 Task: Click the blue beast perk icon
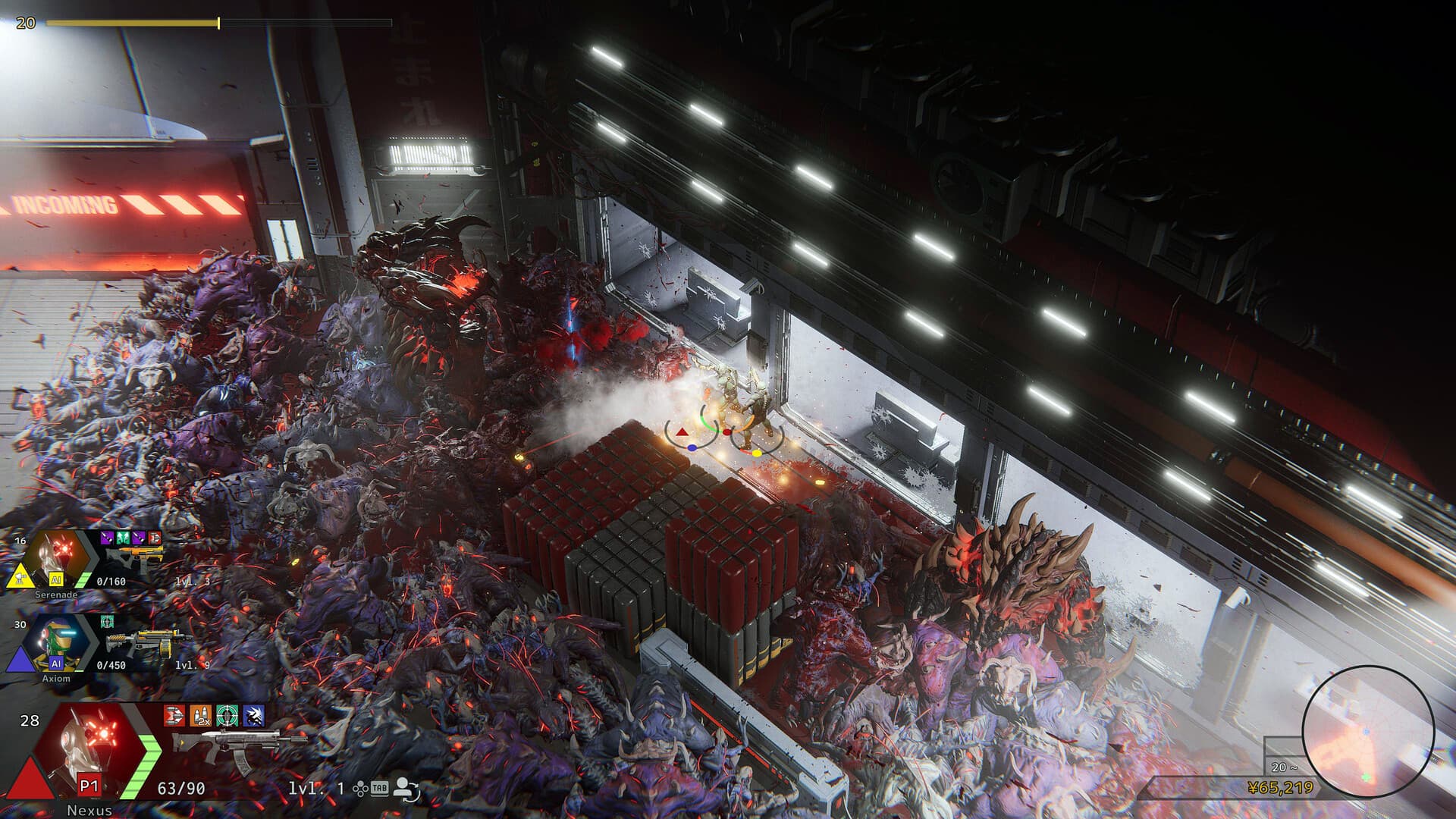253,715
